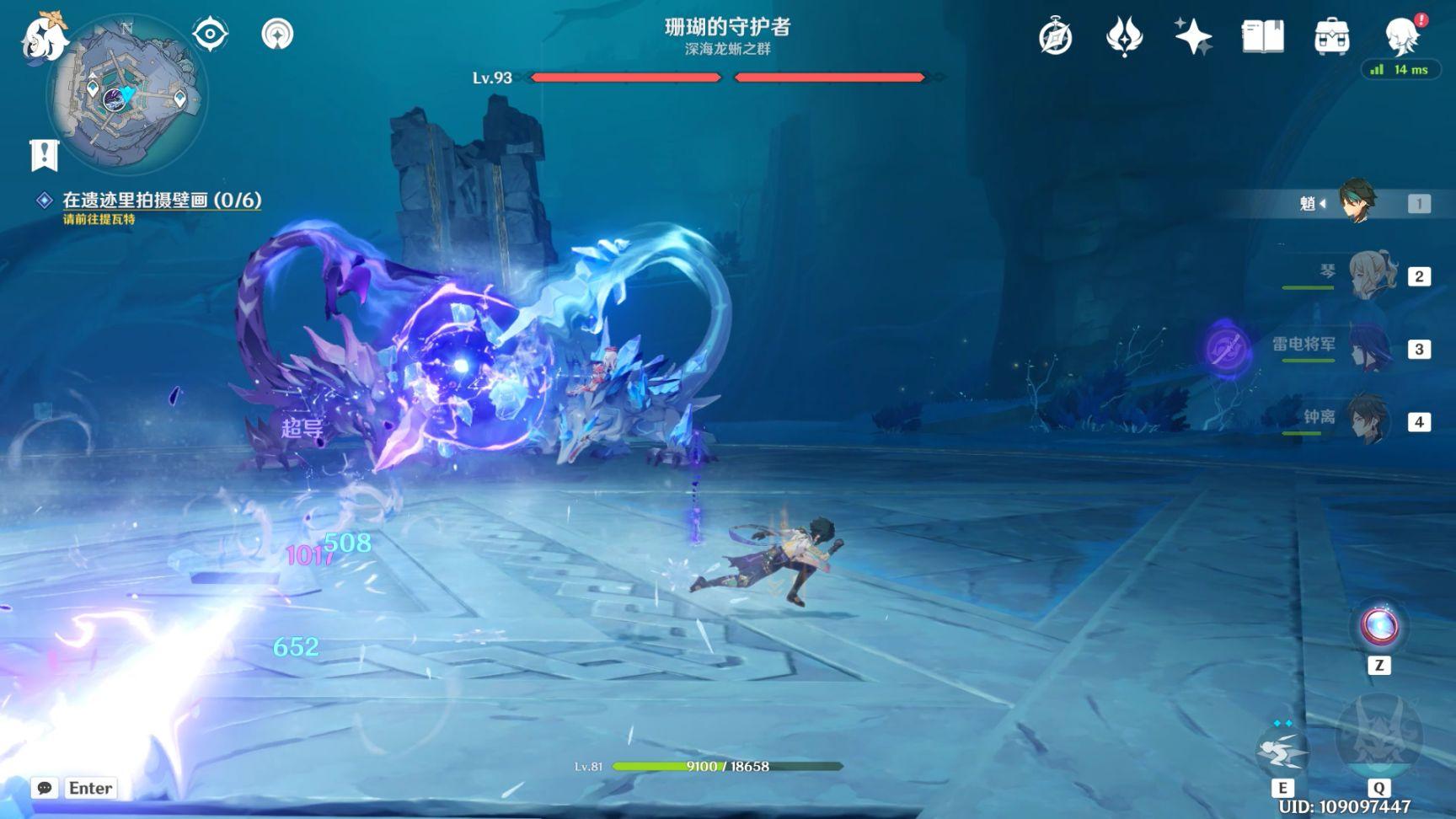
Task: Click the concentric-arcs icon beside the minimap
Action: (277, 35)
